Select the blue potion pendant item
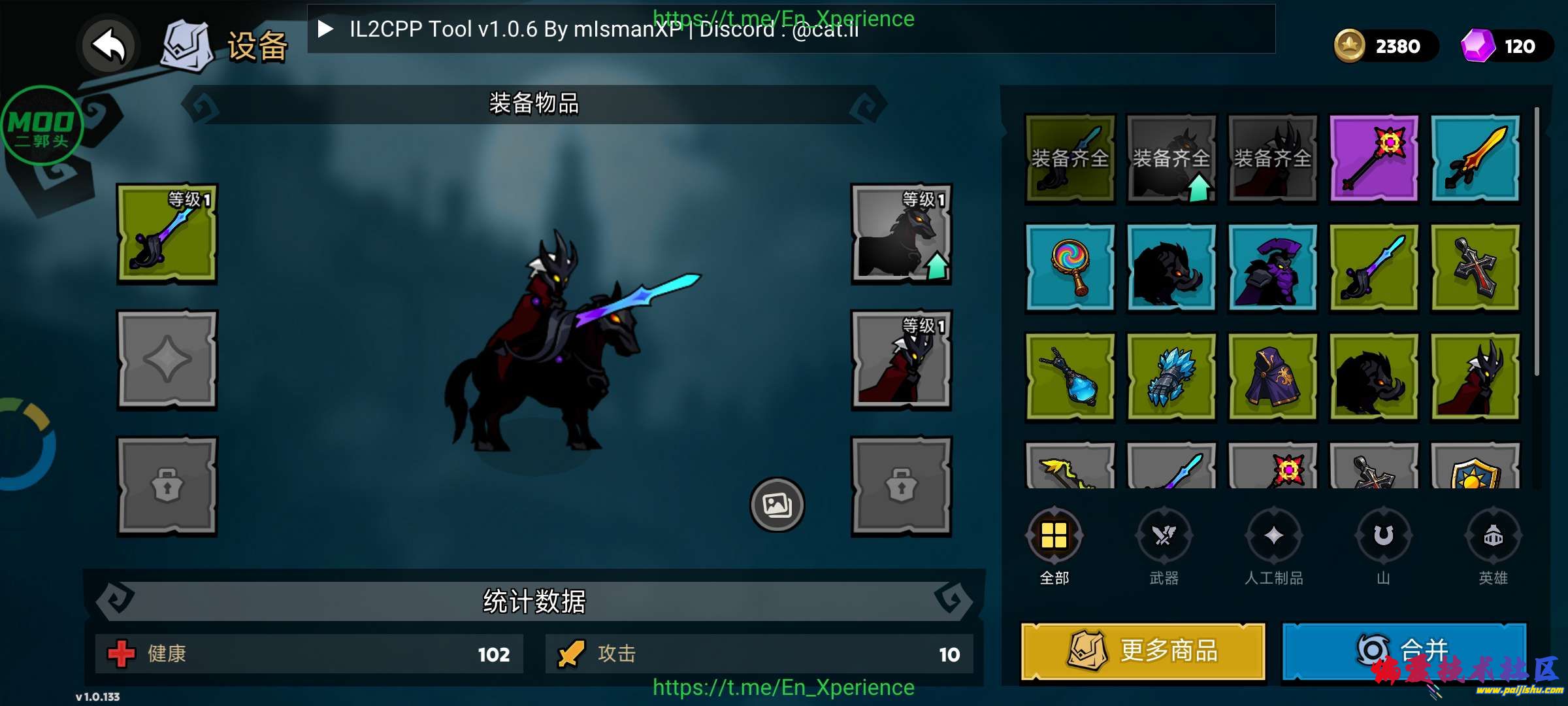Screen dimensions: 1568x706 (1070, 377)
